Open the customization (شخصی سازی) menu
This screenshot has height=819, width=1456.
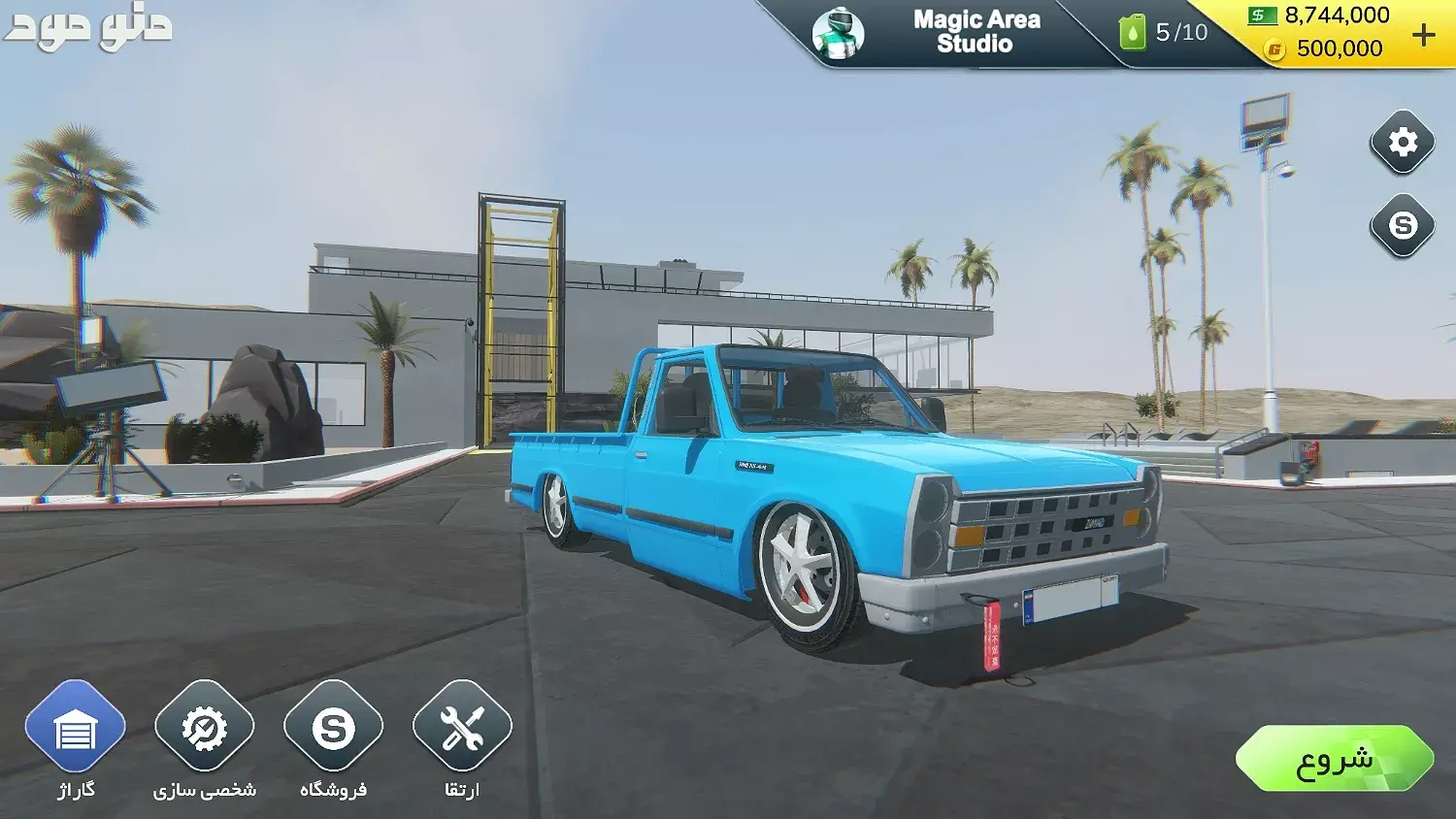pyautogui.click(x=204, y=729)
